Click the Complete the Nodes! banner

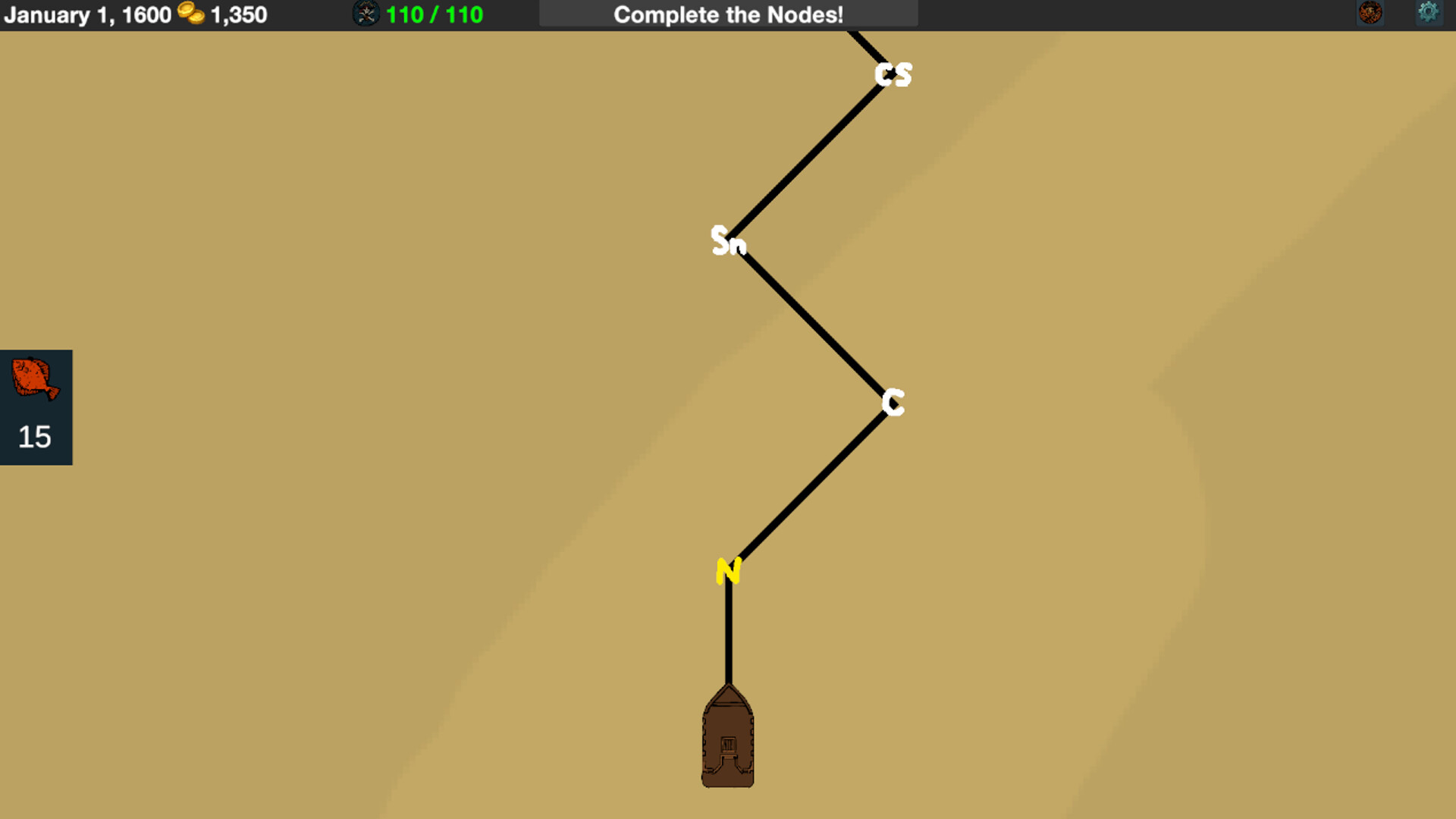click(x=728, y=13)
